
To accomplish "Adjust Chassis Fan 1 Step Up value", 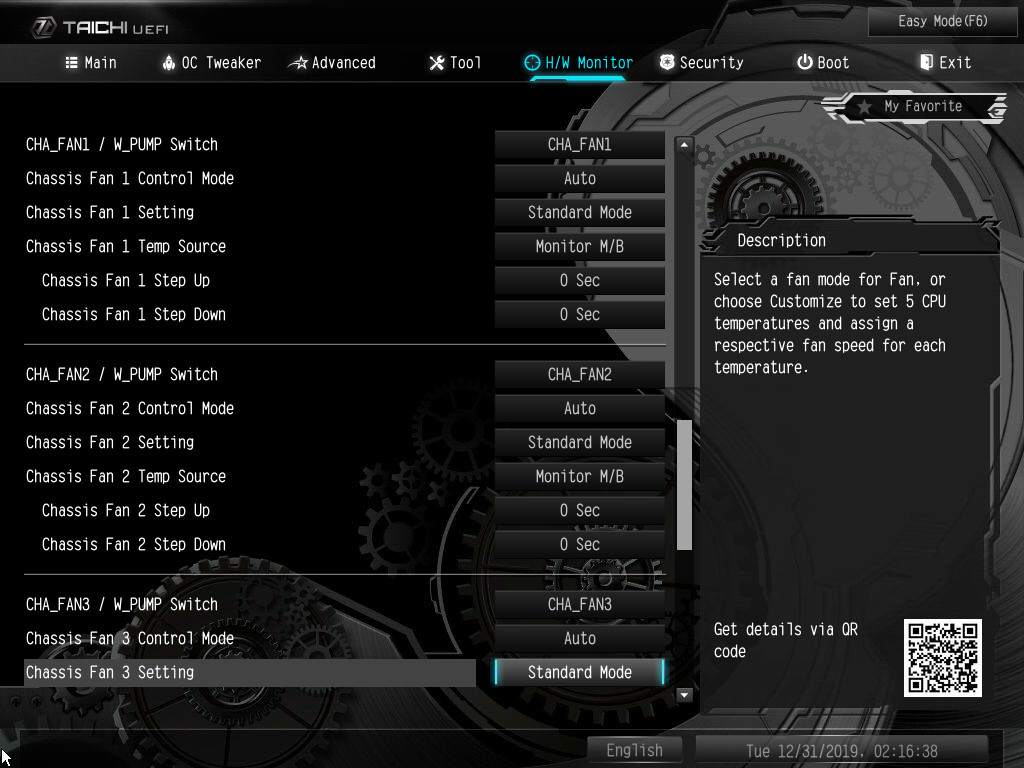I will (580, 280).
